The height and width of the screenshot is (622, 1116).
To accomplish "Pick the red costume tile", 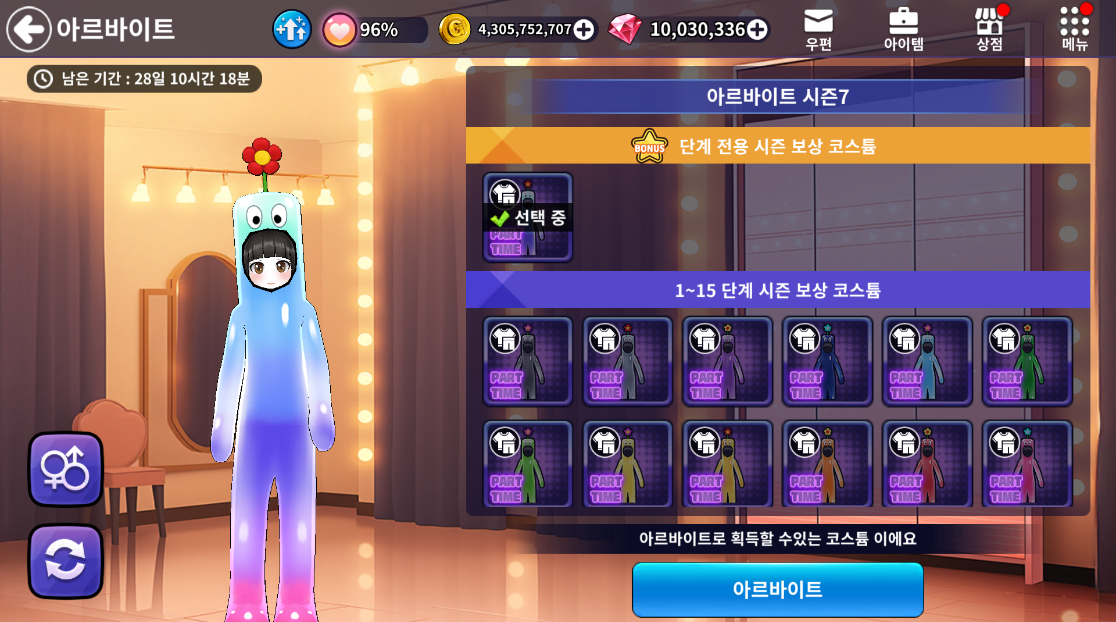I will pyautogui.click(x=928, y=465).
